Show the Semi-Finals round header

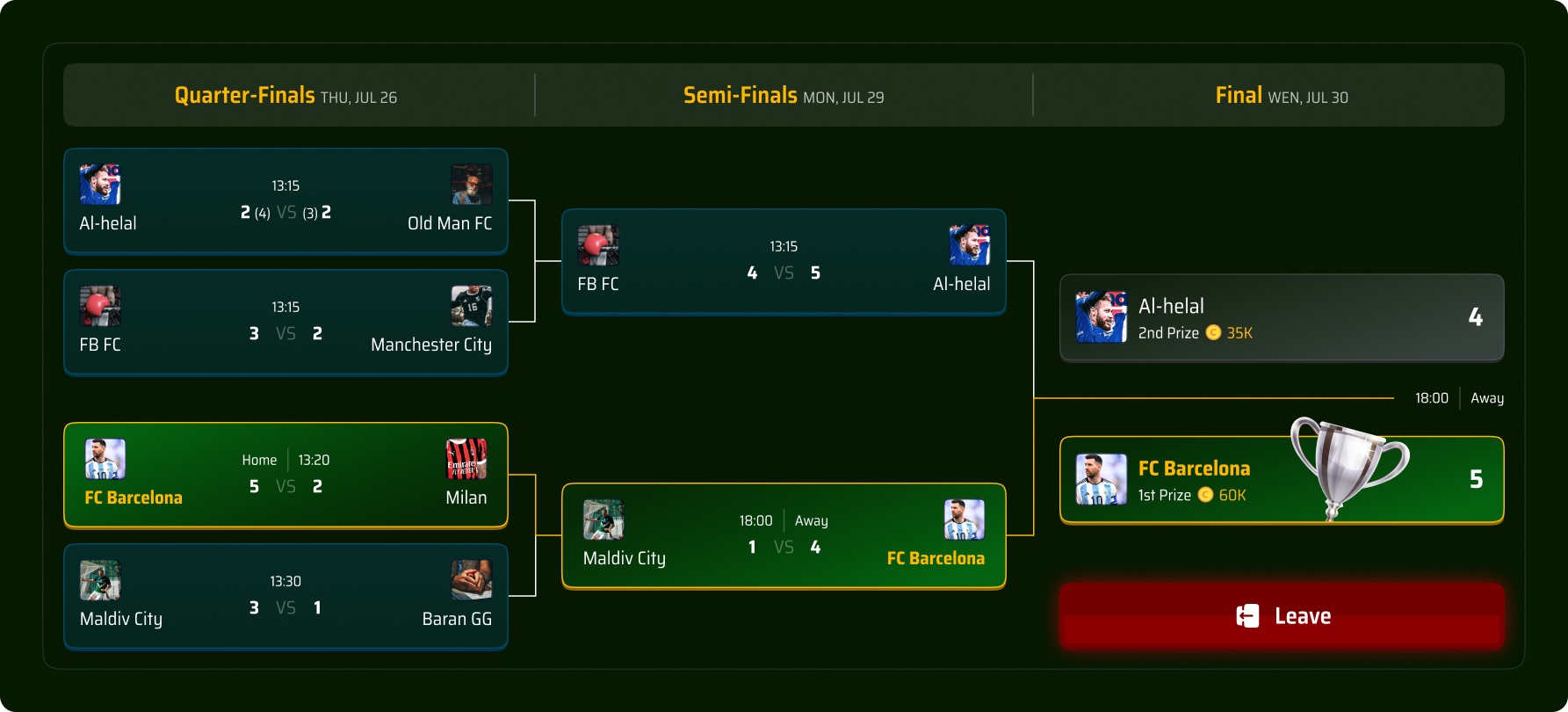click(x=784, y=95)
